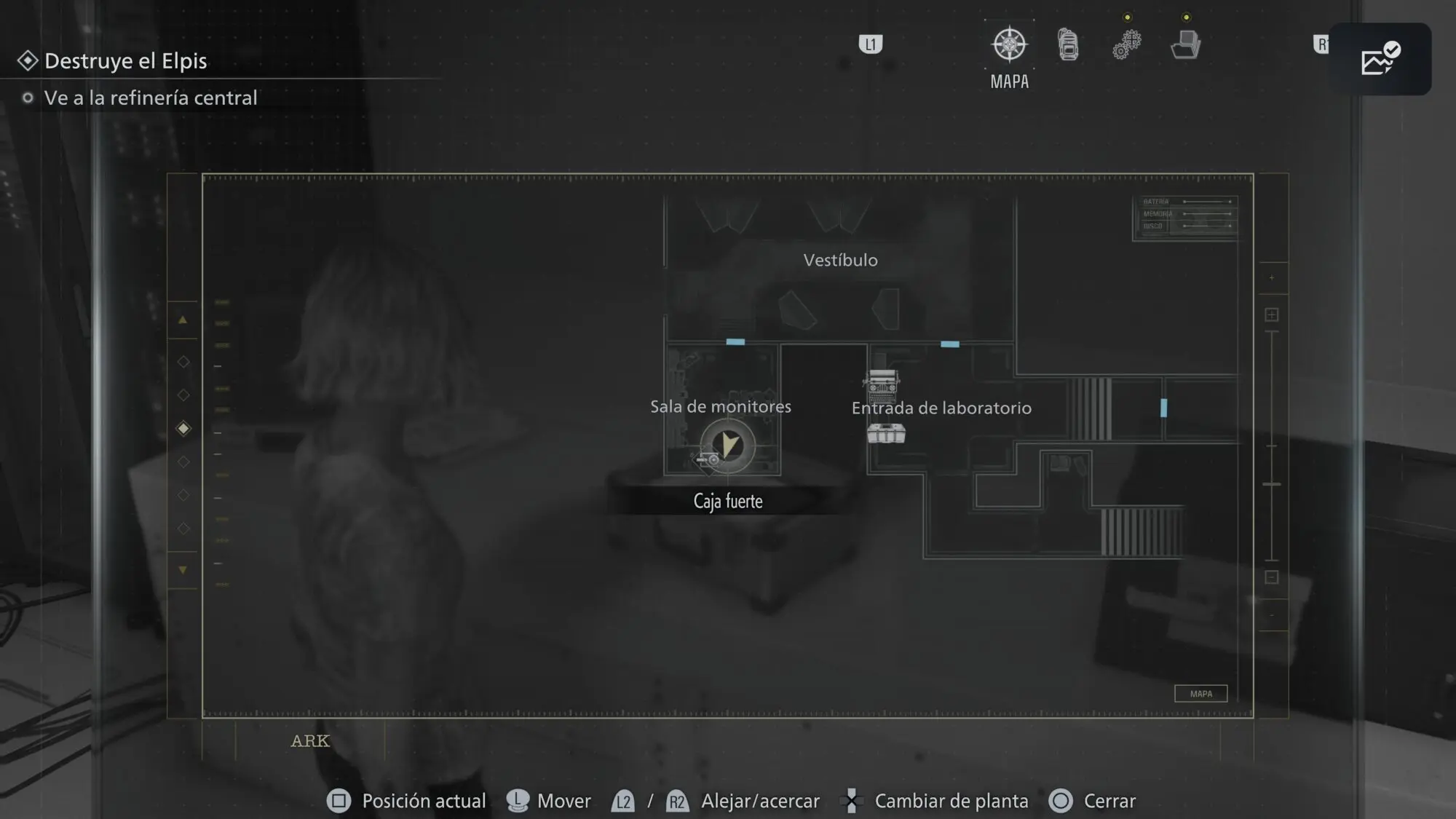This screenshot has height=819, width=1456.
Task: Select the highlighted current floor diamond
Action: (183, 428)
